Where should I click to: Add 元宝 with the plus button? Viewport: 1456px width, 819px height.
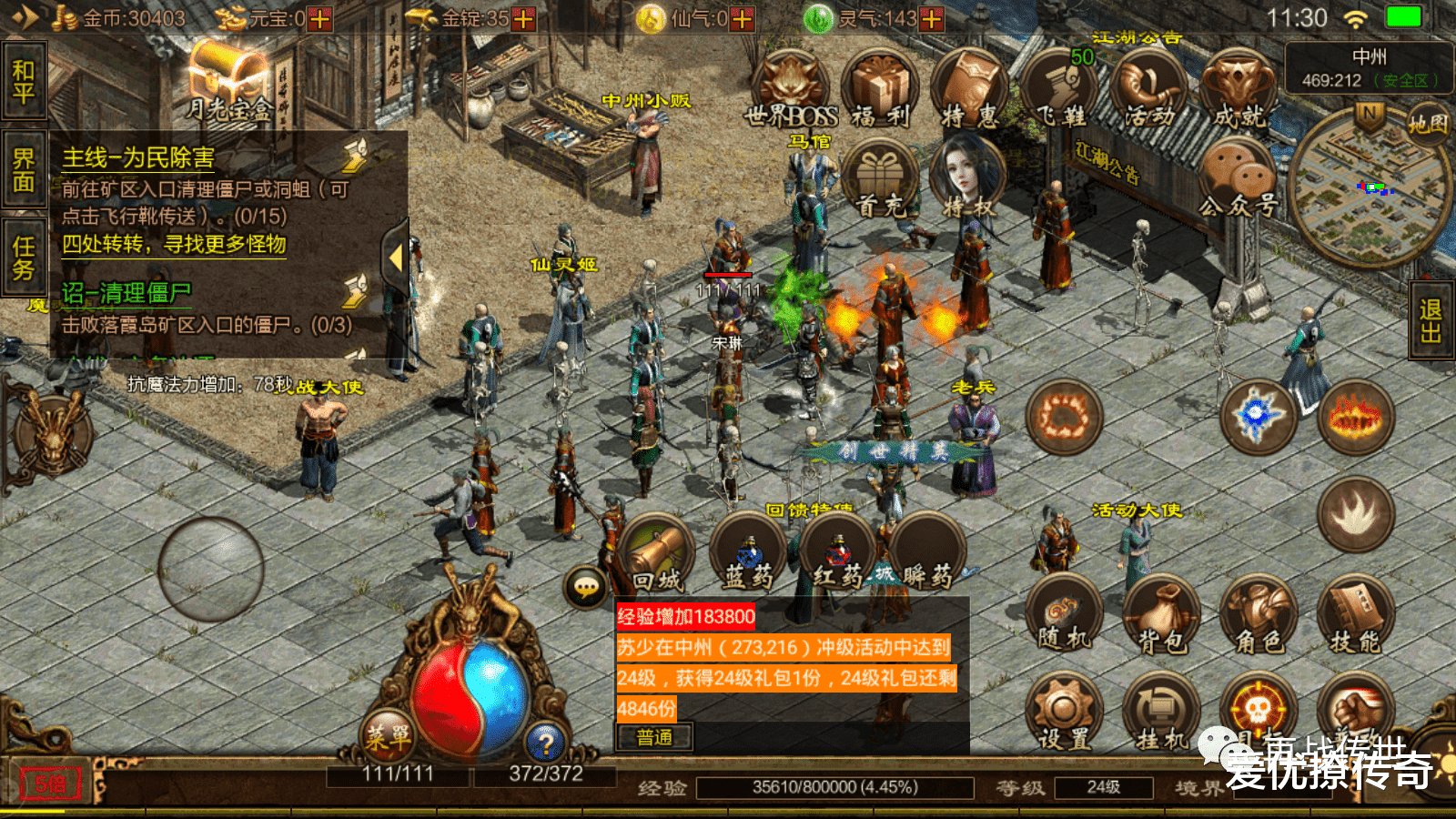pyautogui.click(x=320, y=18)
